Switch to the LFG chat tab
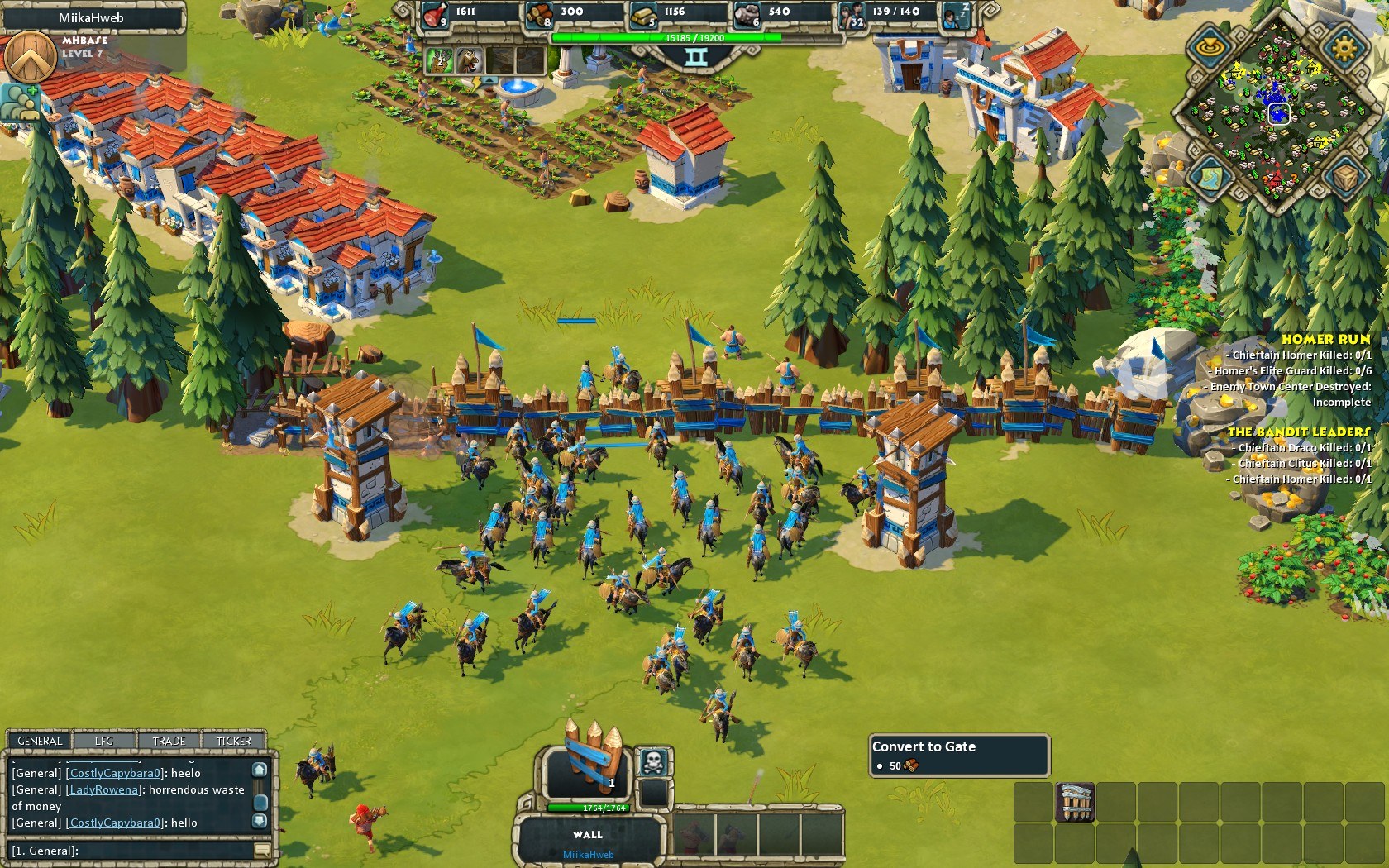This screenshot has height=868, width=1389. [x=104, y=741]
